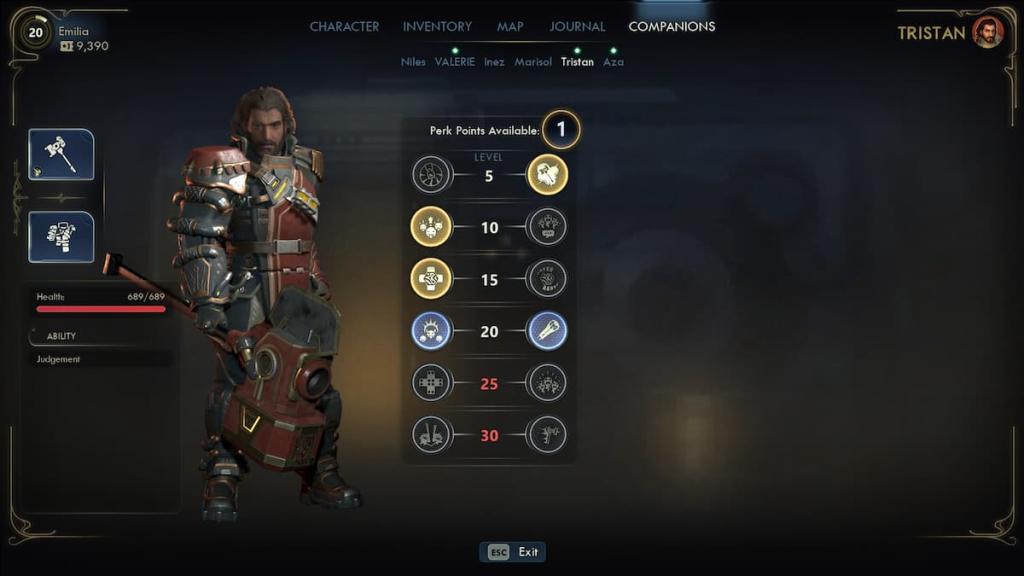
Task: Unlock the left blue level 20 perk
Action: (x=431, y=331)
